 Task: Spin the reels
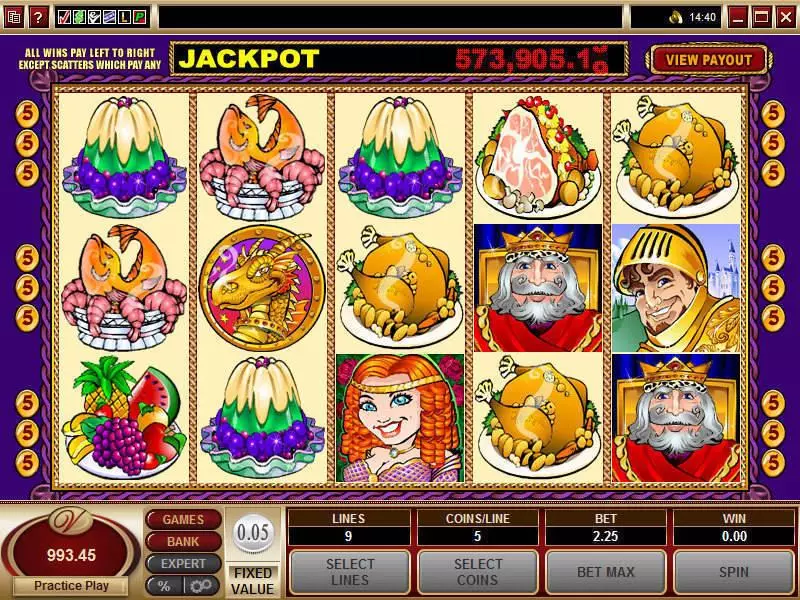735,572
